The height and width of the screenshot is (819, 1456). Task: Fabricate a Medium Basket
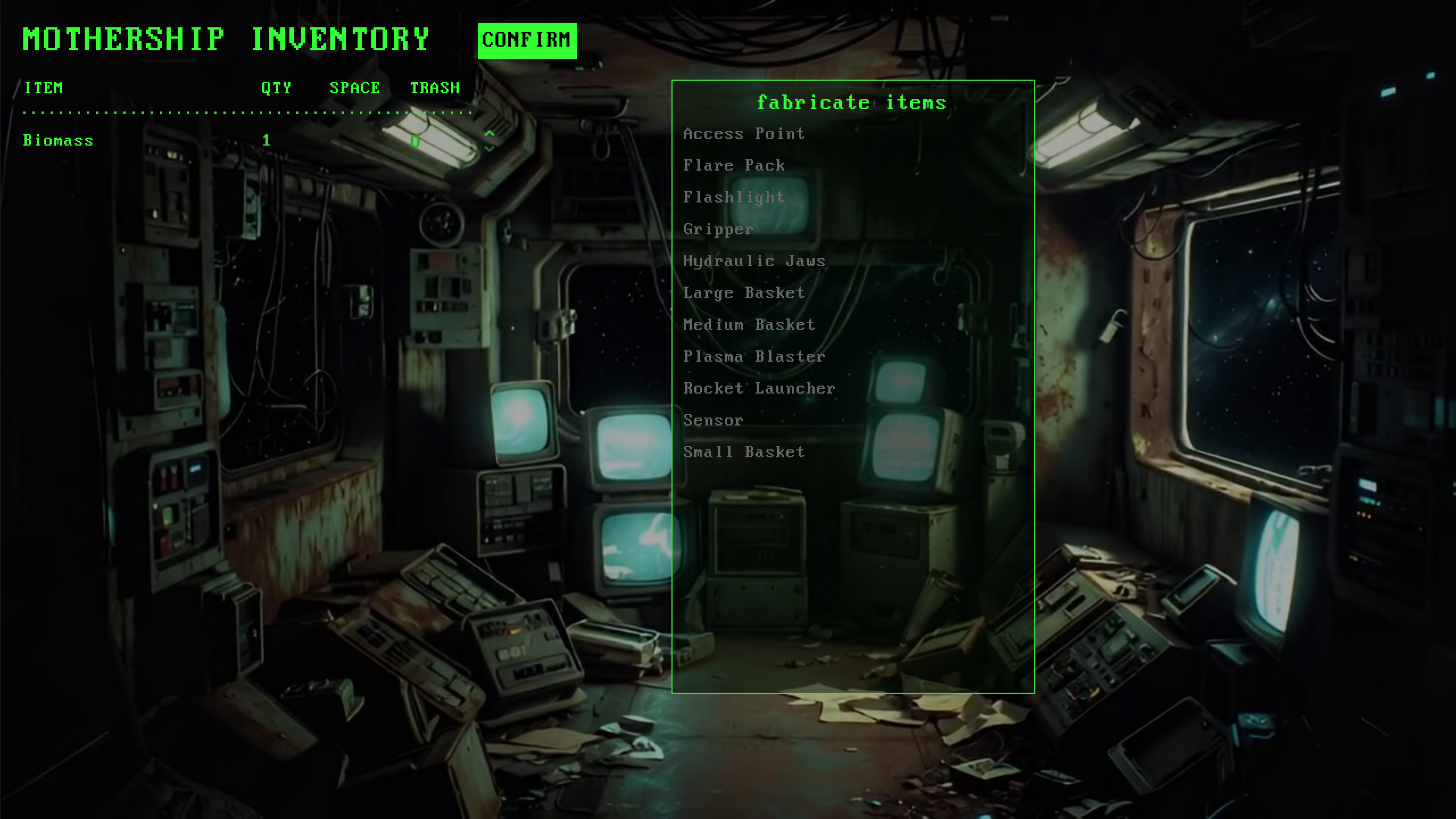tap(749, 325)
